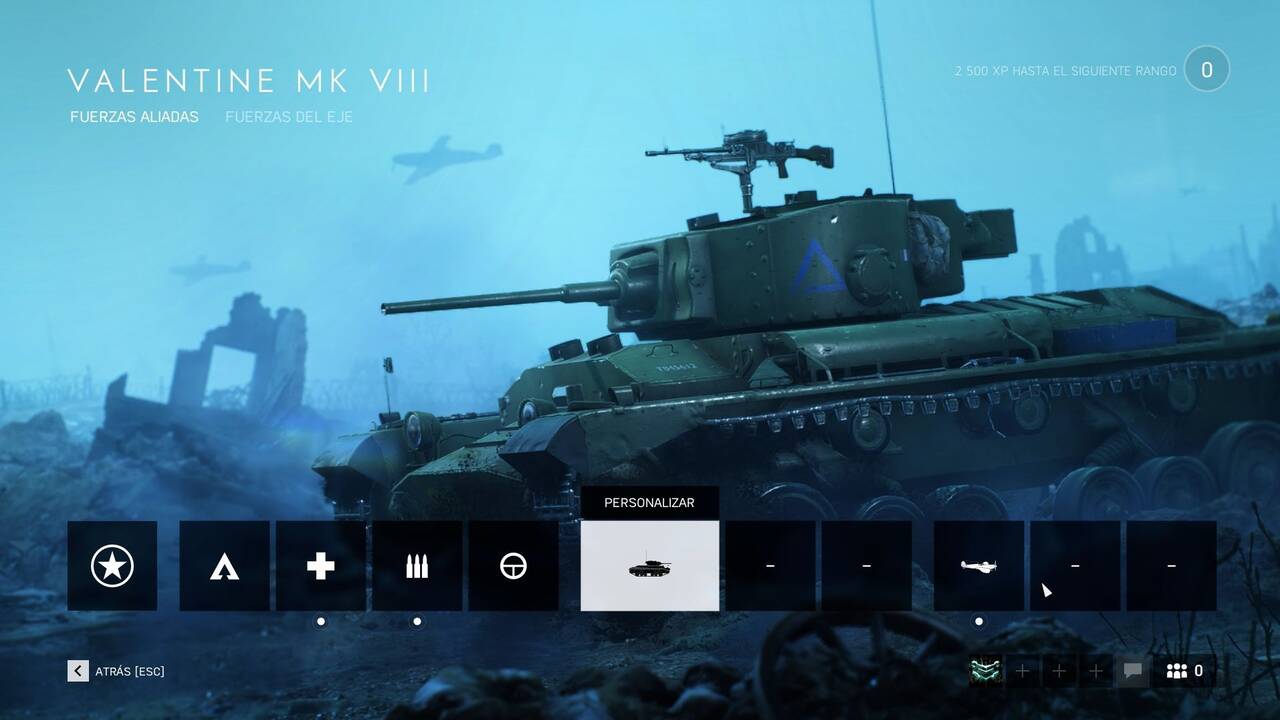Select the steering wheel vehicles icon
This screenshot has width=1280, height=720.
[514, 565]
